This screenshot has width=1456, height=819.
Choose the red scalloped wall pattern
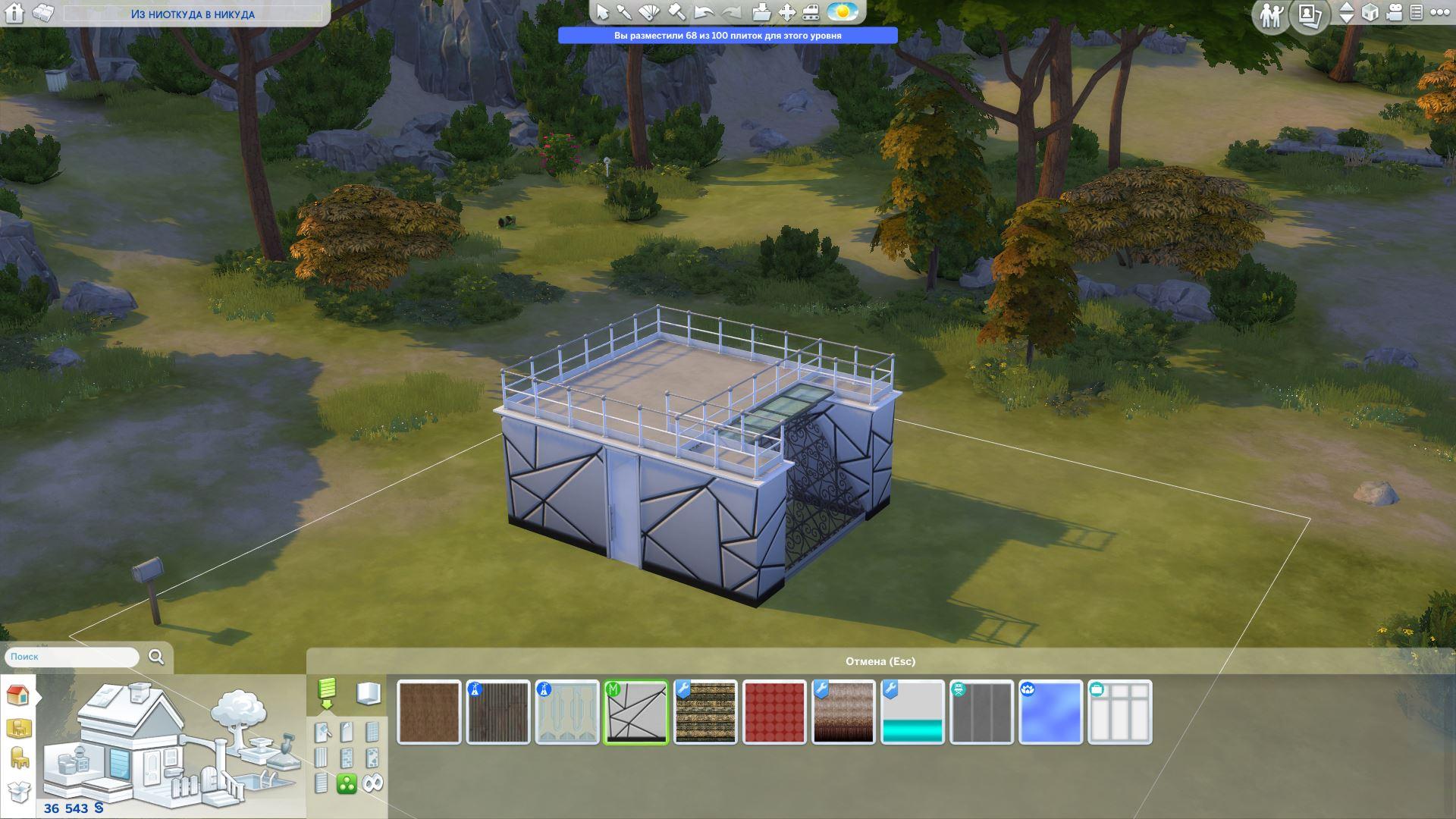point(773,713)
